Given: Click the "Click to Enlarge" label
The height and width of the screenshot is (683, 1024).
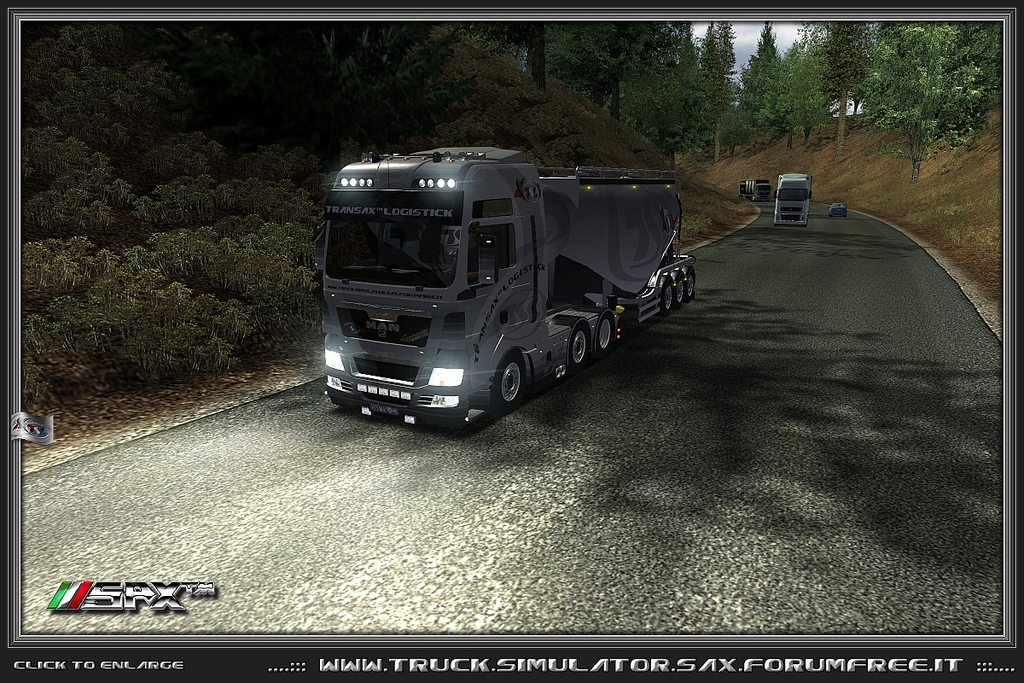Looking at the screenshot, I should [98, 665].
